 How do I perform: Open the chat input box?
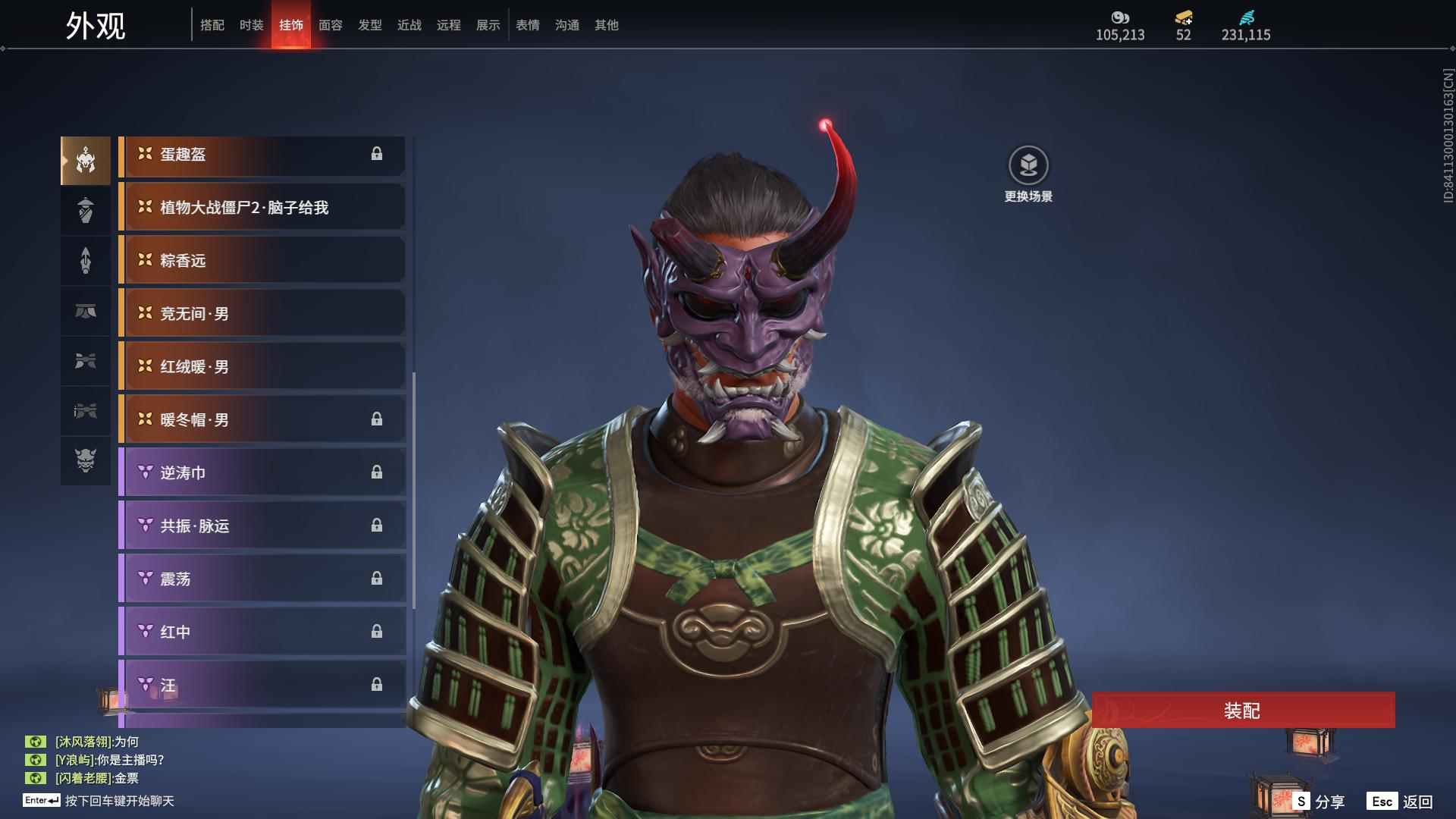[x=119, y=801]
